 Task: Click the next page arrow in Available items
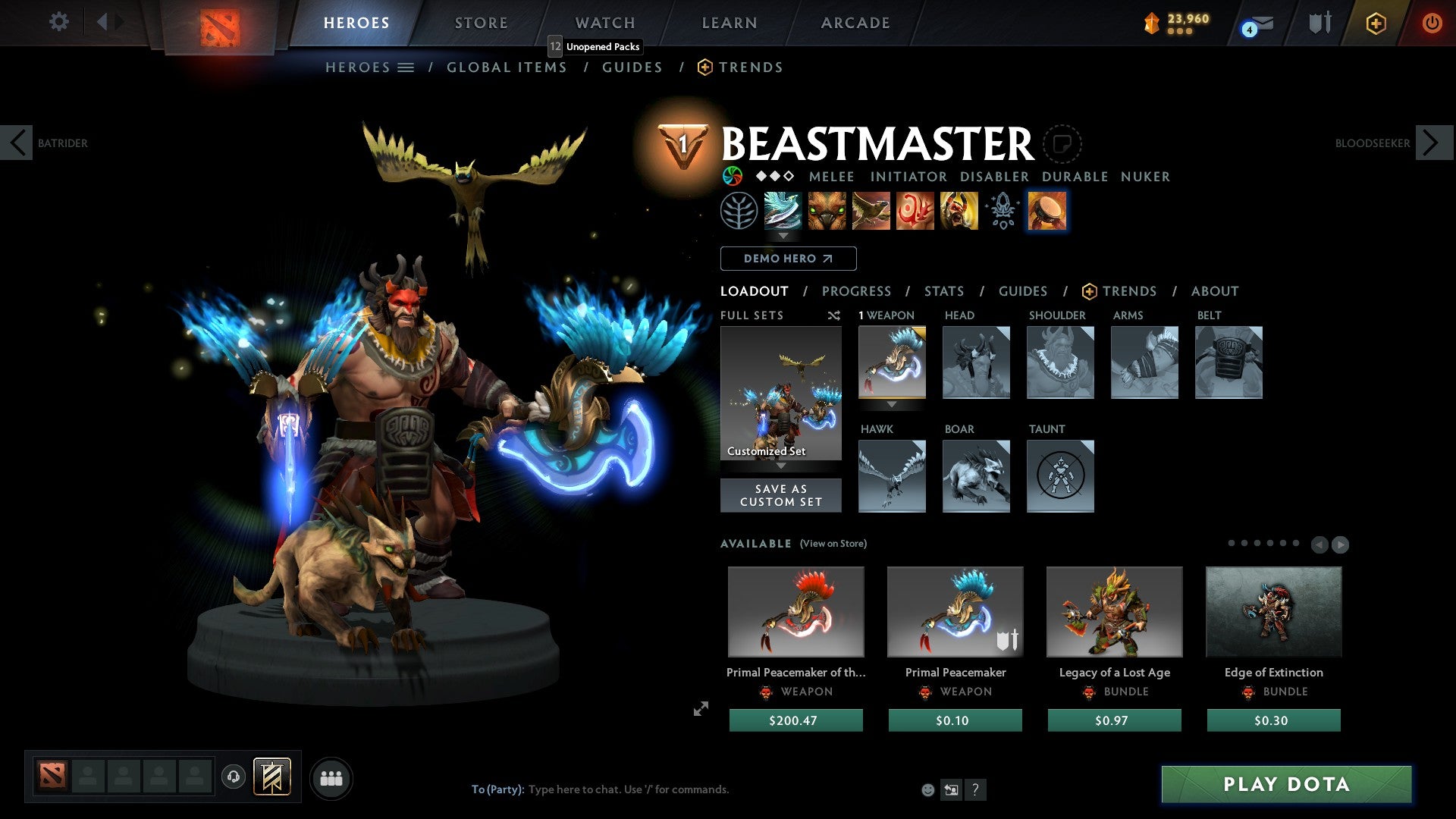click(x=1339, y=544)
